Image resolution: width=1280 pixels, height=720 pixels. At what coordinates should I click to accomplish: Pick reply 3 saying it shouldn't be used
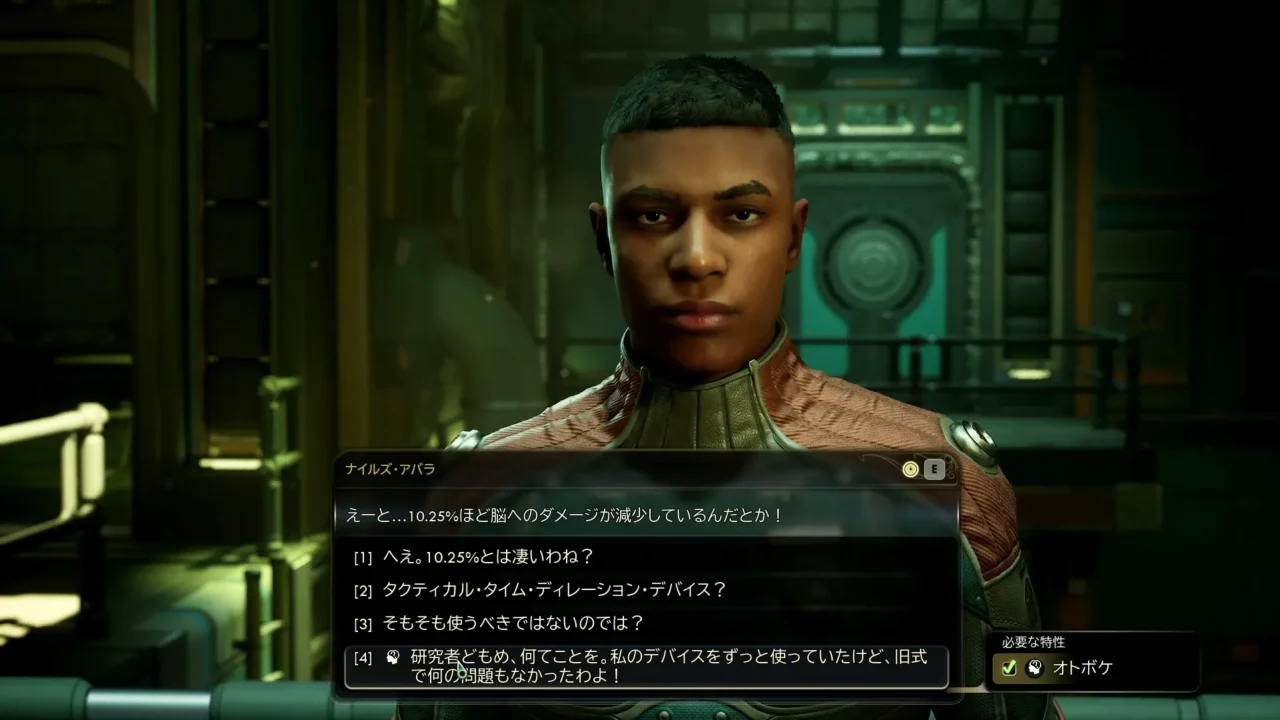(x=512, y=623)
